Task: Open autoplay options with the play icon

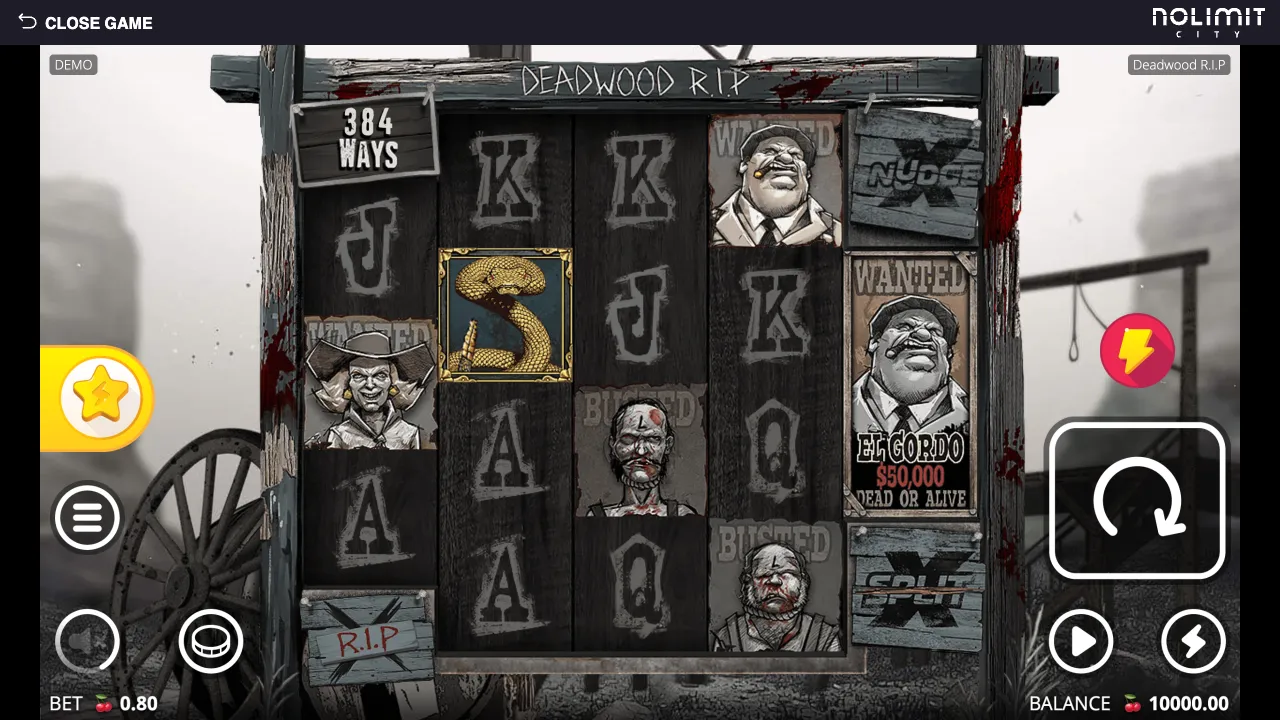Action: pos(1082,641)
